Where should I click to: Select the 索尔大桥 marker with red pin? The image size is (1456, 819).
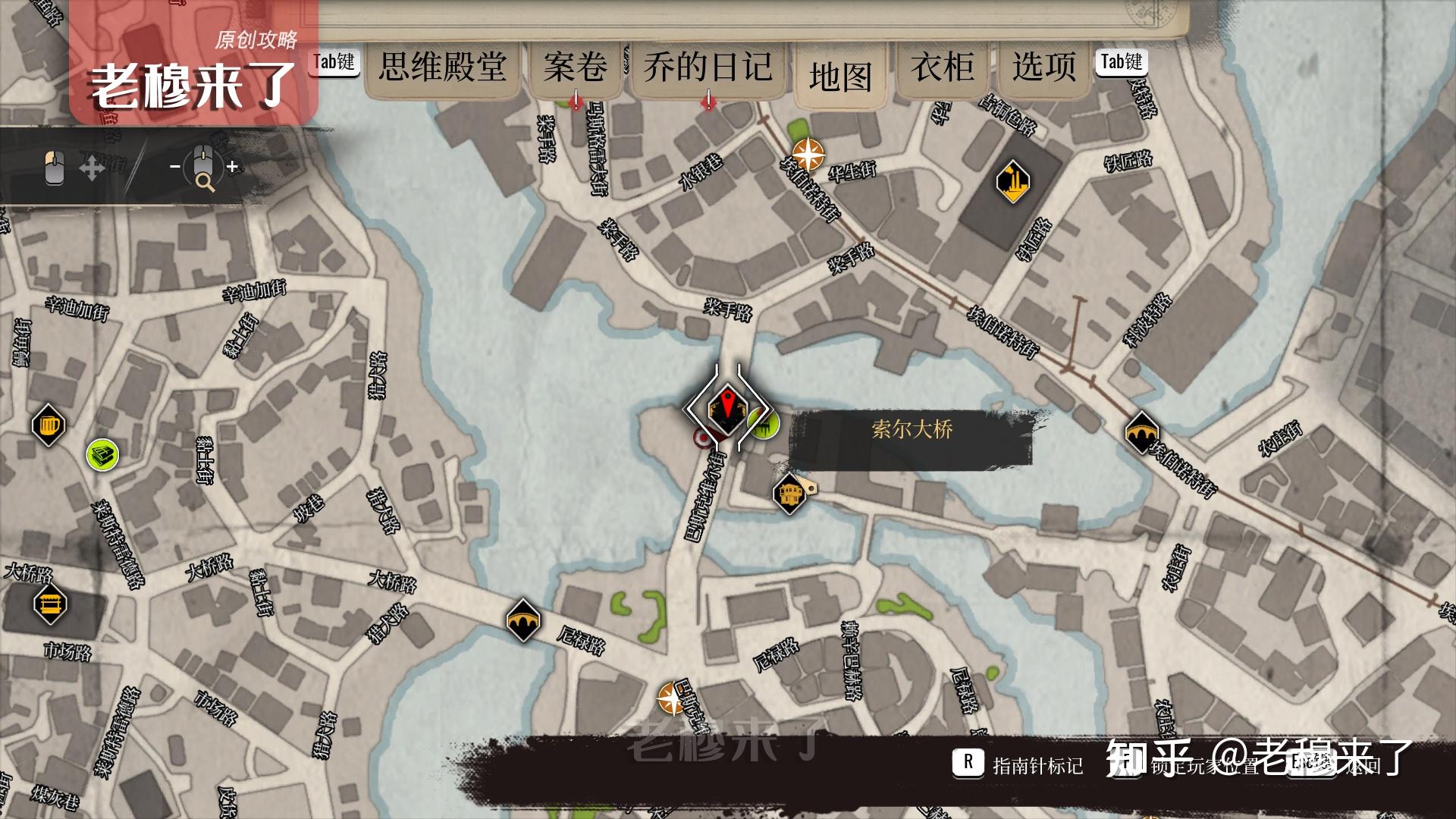pyautogui.click(x=726, y=408)
